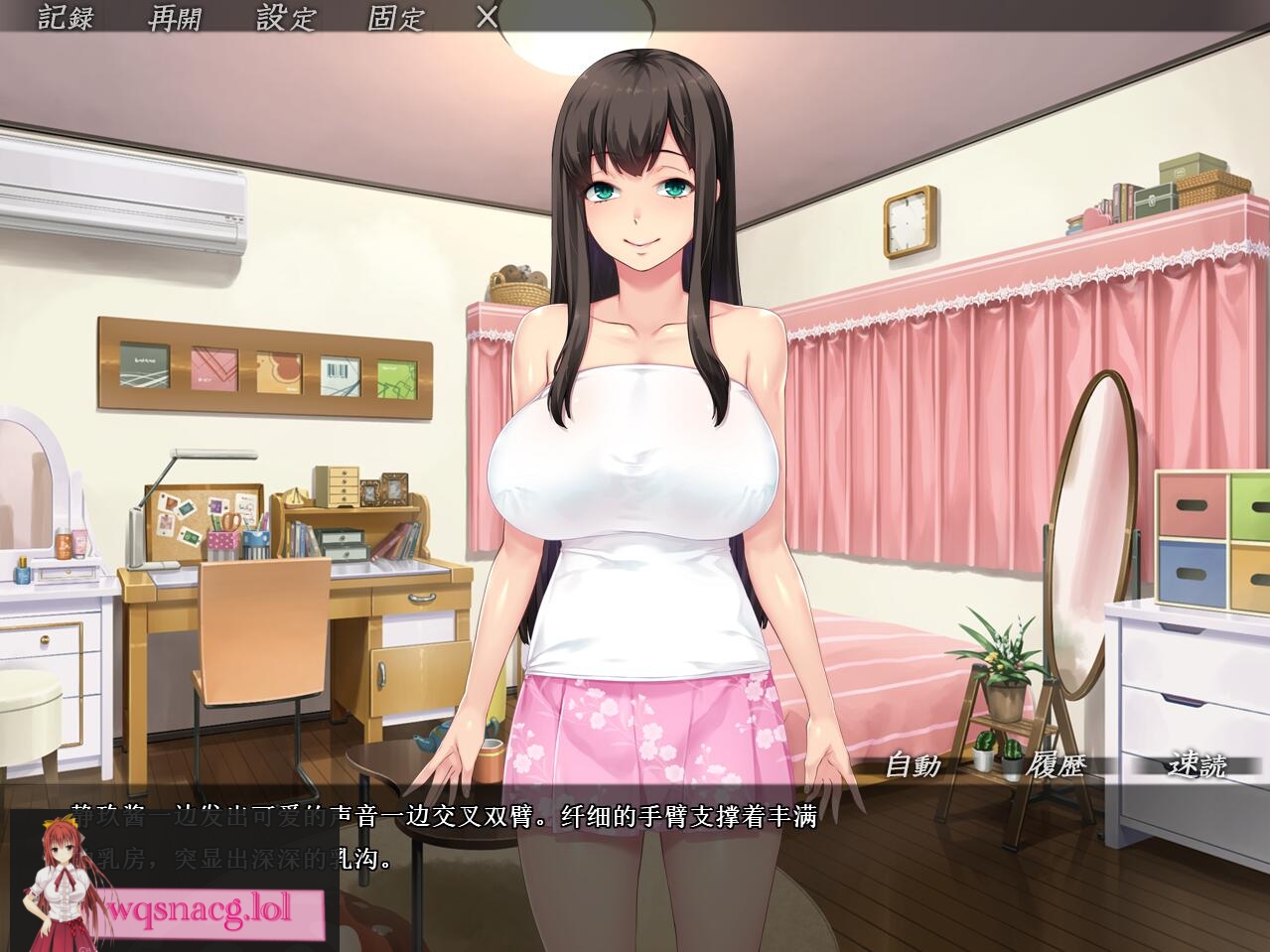Close the top menu bar with X
Viewport: 1270px width, 952px height.
(487, 17)
